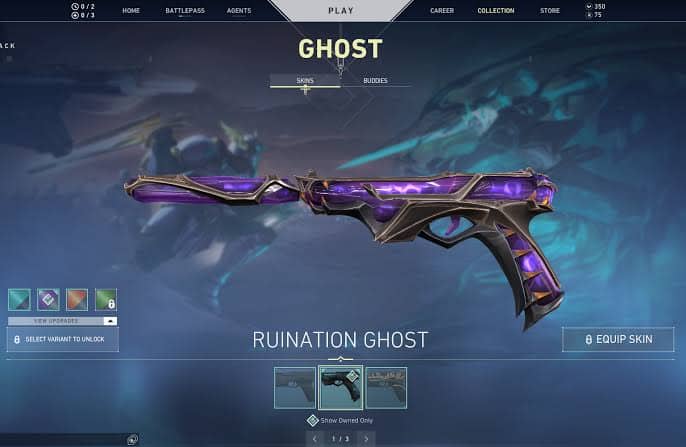Select the locked green variant swatch
Image resolution: width=686 pixels, height=447 pixels.
106,298
